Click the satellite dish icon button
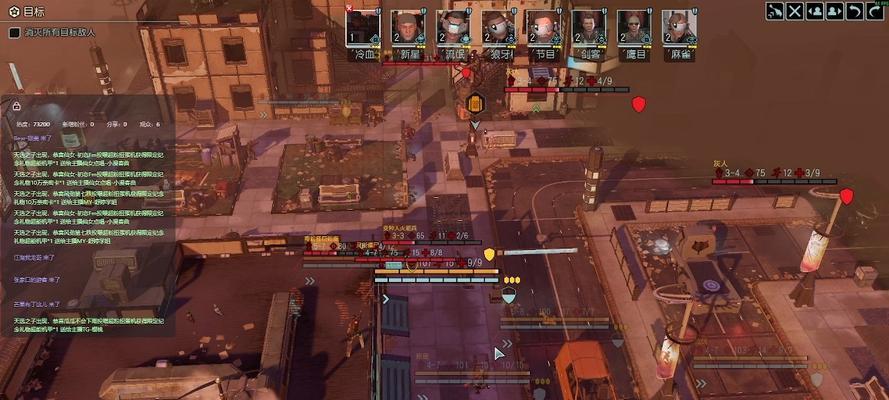Screen dimensions: 889x400 point(775,11)
